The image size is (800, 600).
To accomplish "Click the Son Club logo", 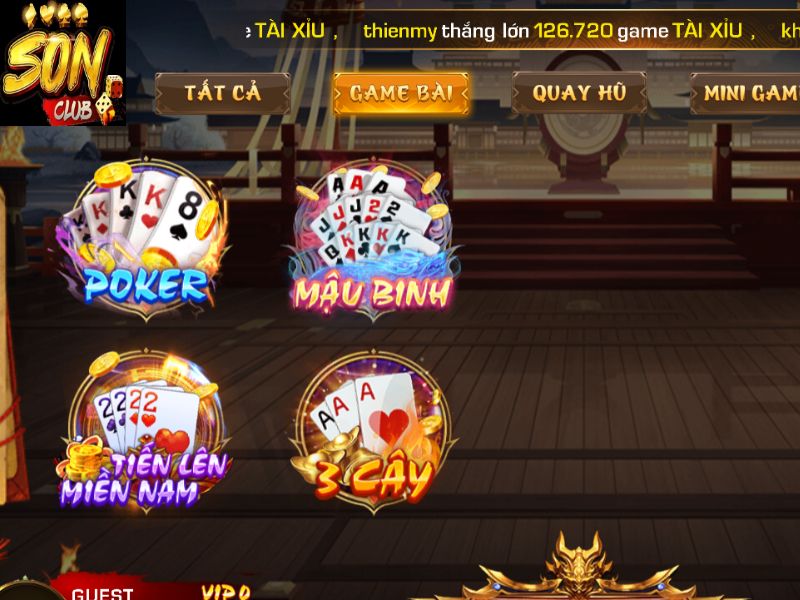I will (62, 62).
